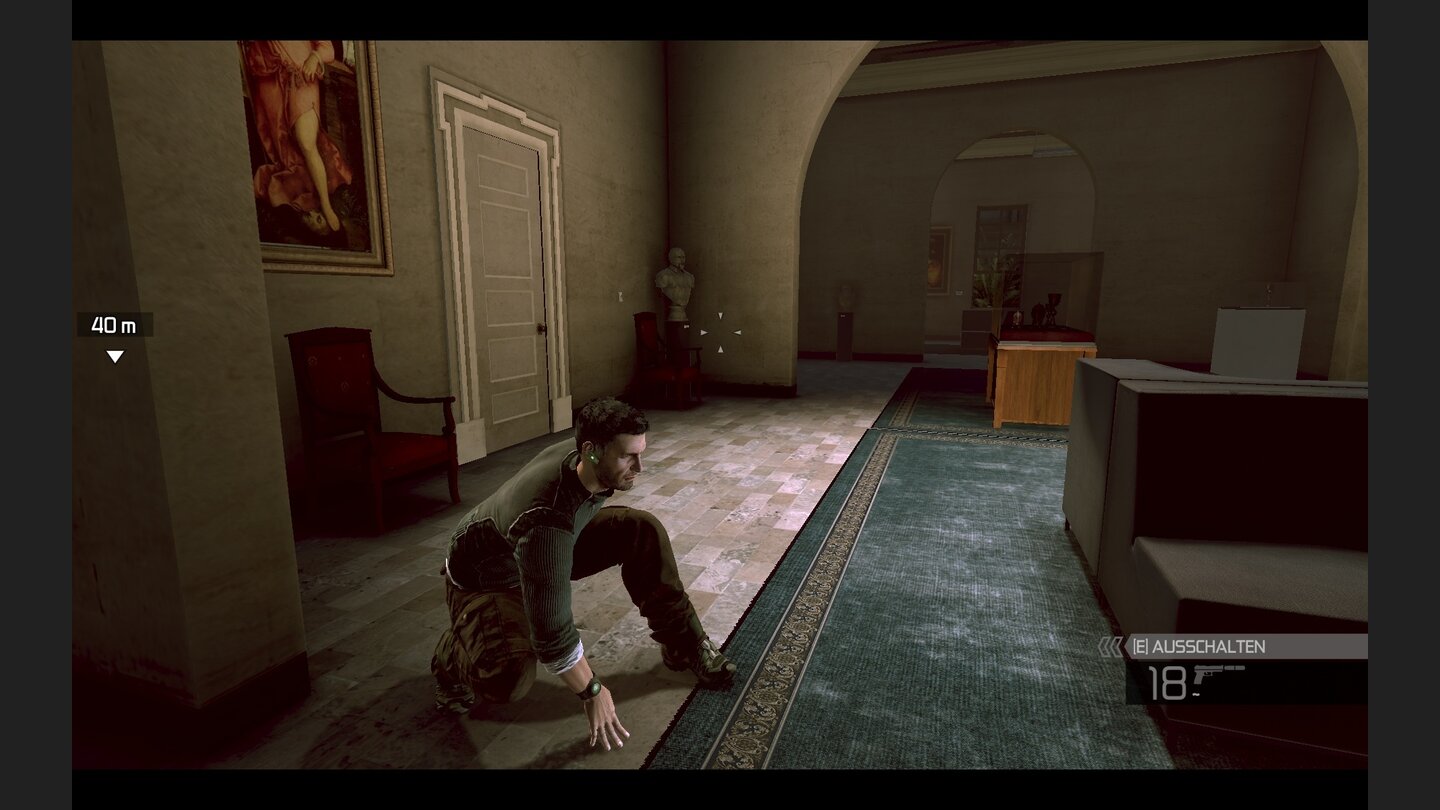The image size is (1440, 810).
Task: Click the silencer attachment icon beside the pistol
Action: (1234, 668)
